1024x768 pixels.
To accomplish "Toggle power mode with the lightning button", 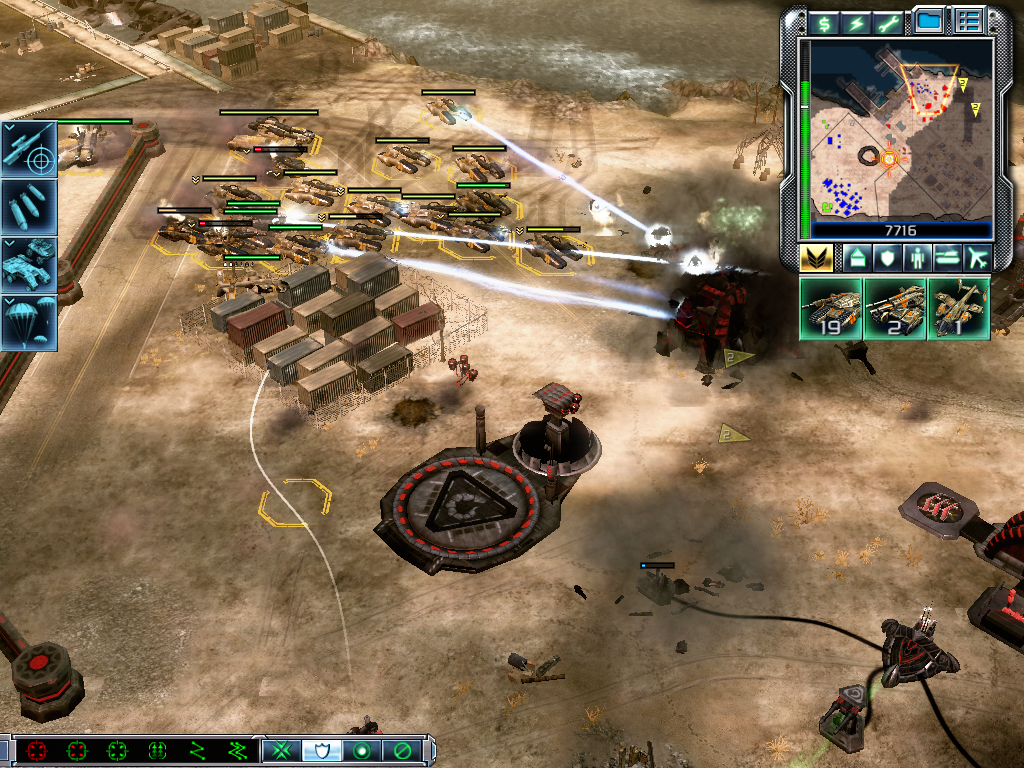I will point(857,22).
